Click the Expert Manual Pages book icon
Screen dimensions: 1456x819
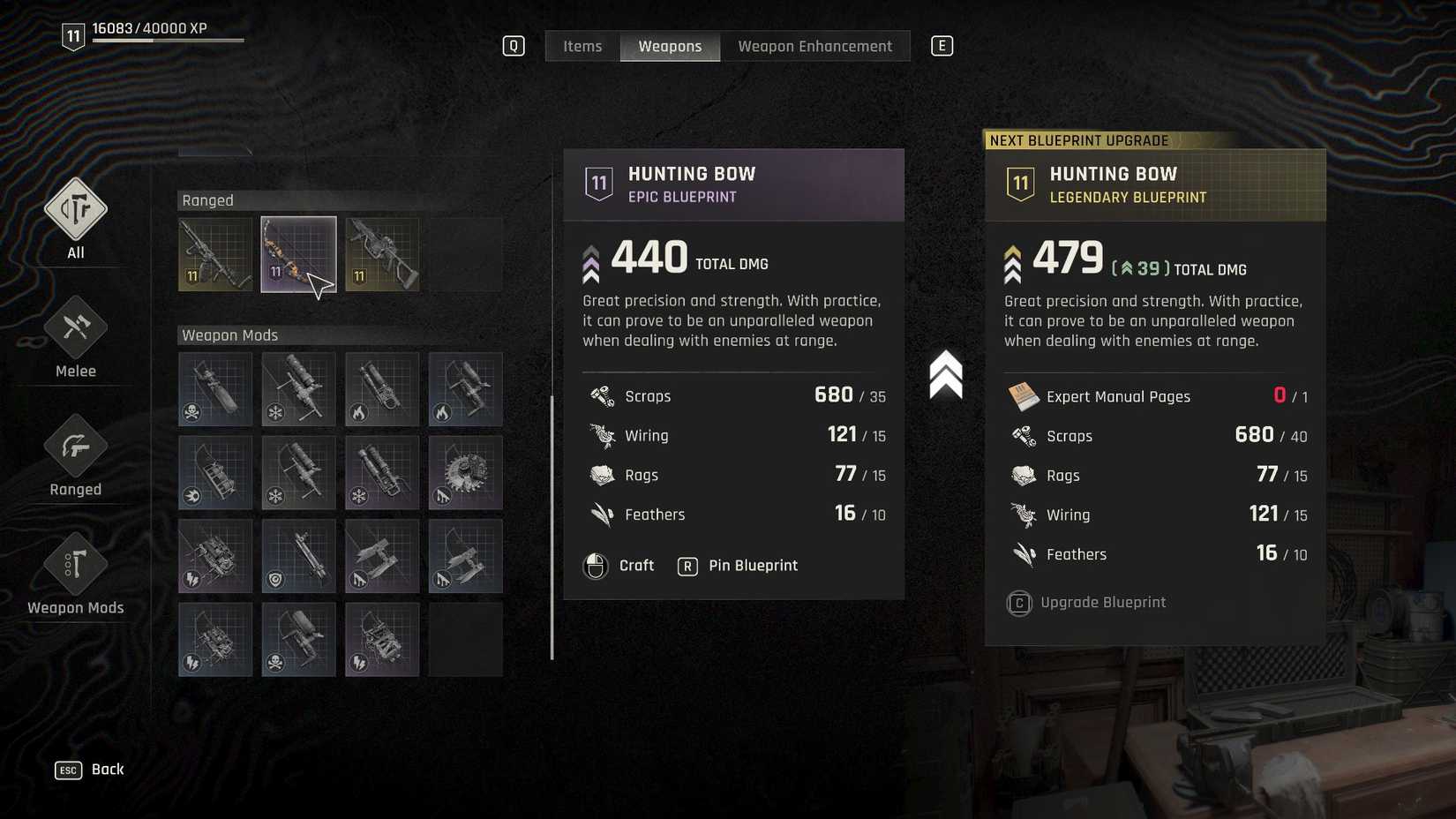1025,396
